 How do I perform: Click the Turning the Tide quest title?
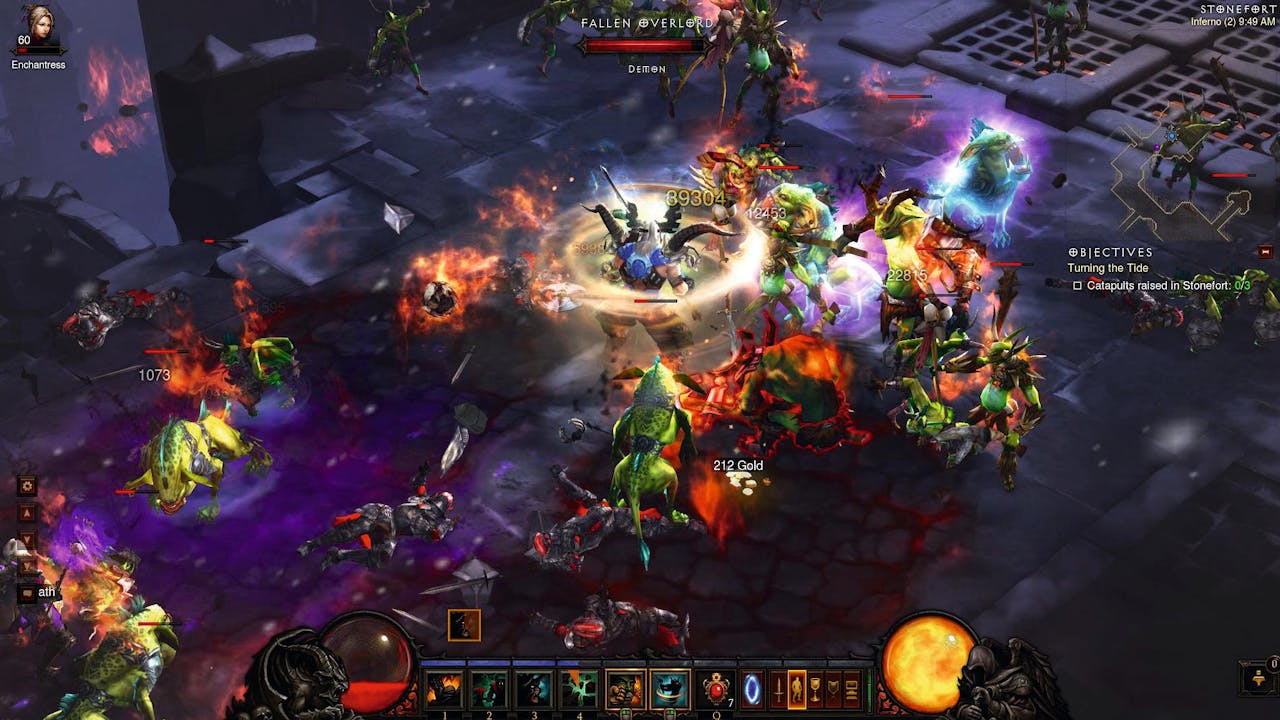(1108, 267)
